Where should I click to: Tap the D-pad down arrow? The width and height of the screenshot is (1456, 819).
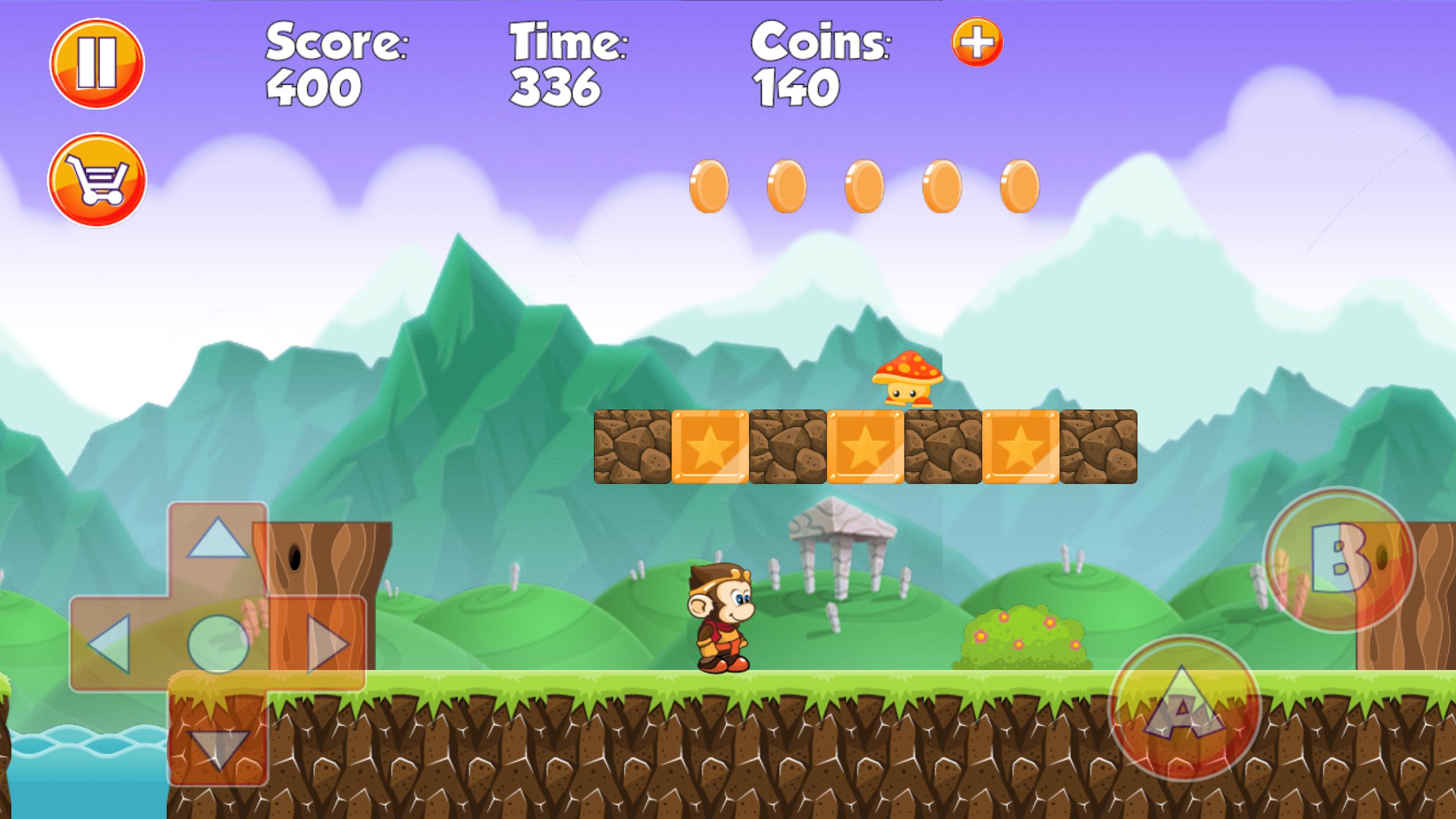coord(219,749)
